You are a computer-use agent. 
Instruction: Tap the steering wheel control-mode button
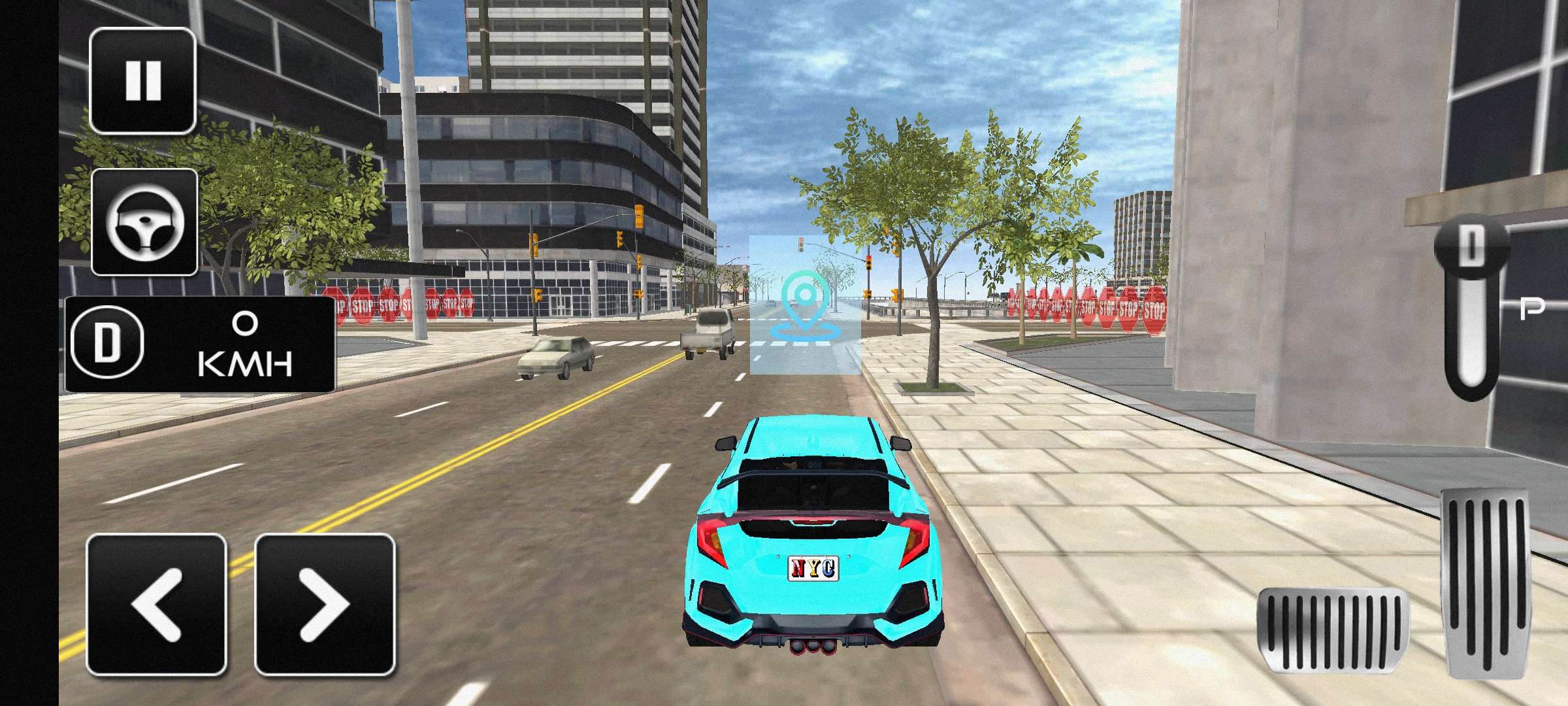[144, 222]
